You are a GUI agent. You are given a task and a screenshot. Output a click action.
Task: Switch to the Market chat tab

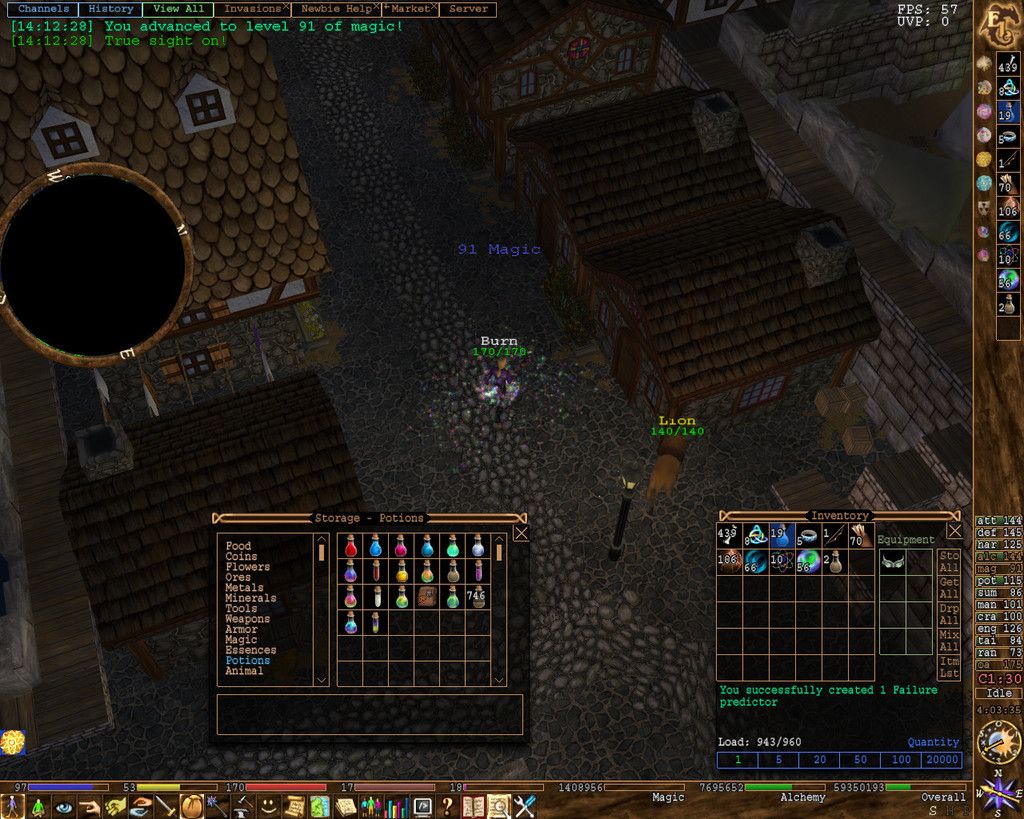pyautogui.click(x=410, y=9)
